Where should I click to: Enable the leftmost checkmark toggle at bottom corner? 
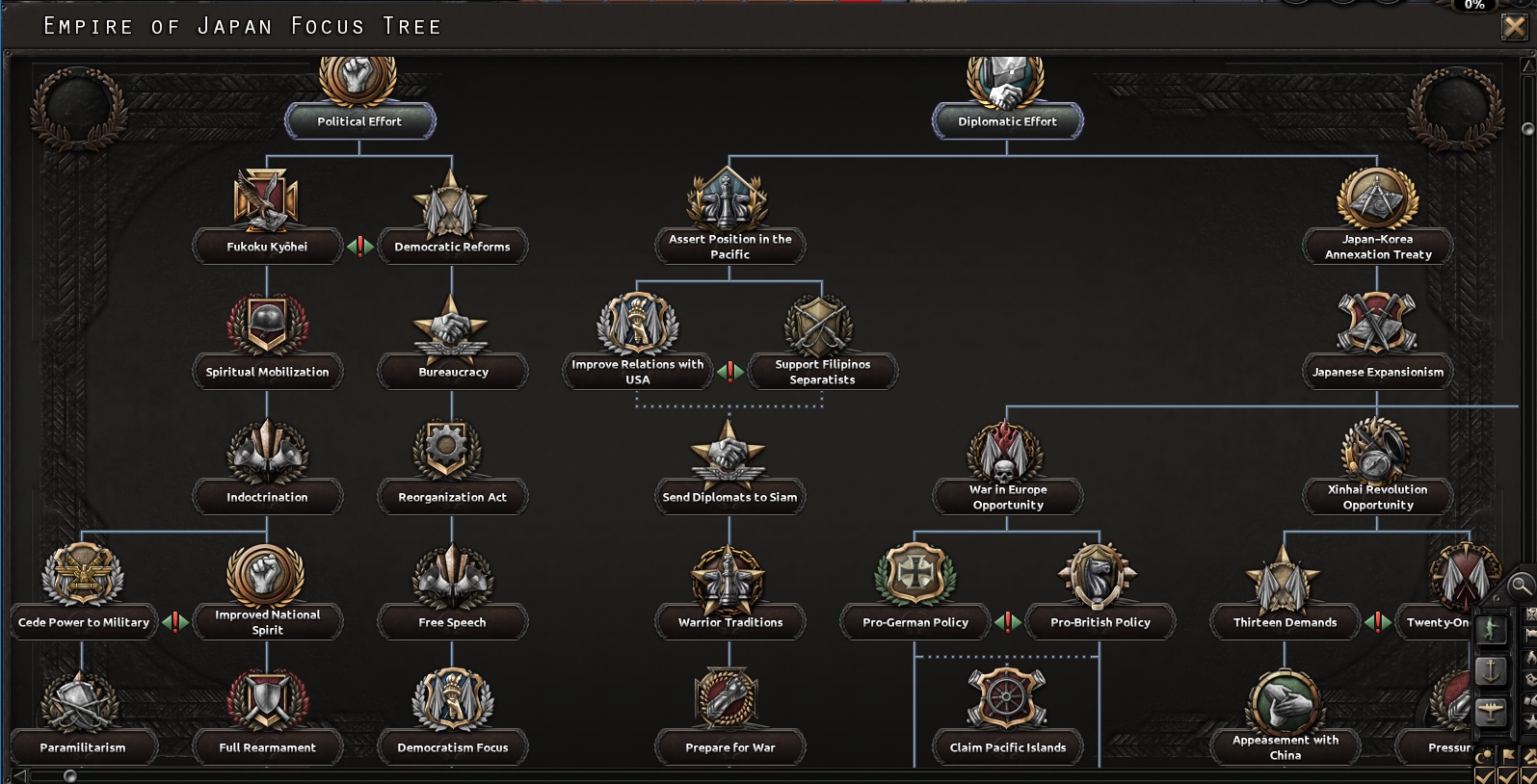[x=1483, y=775]
